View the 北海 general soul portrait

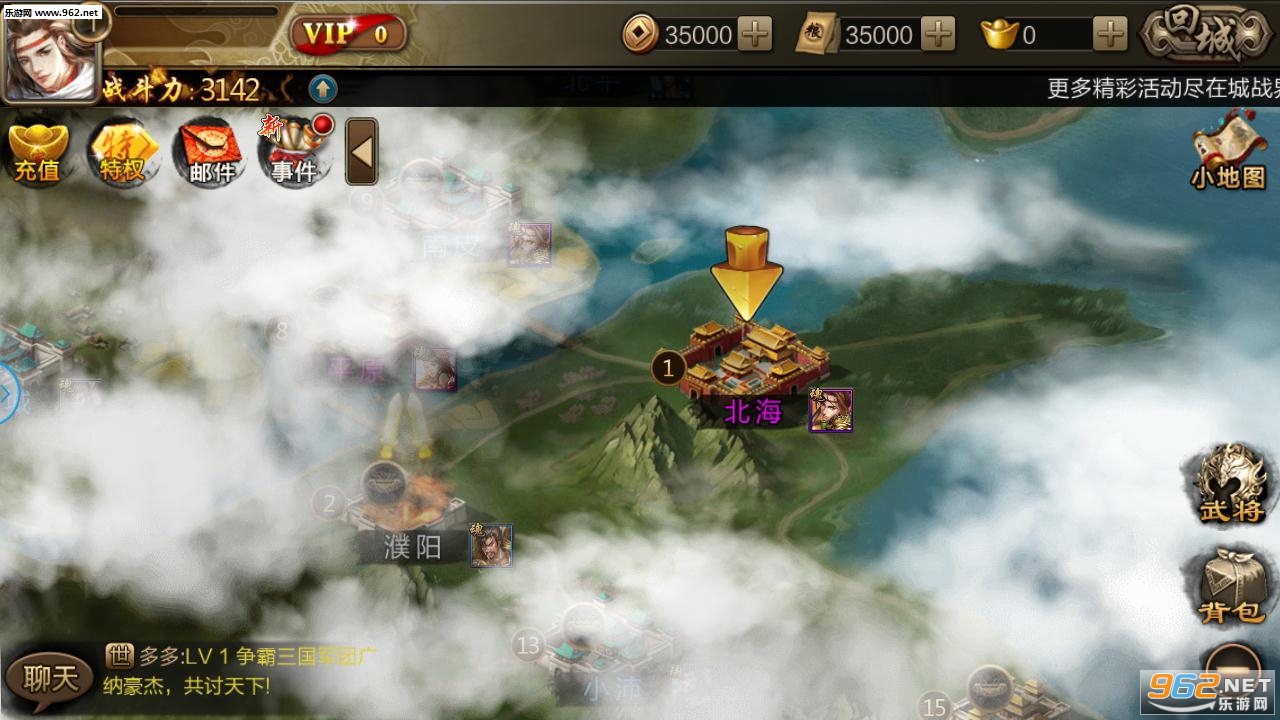(x=830, y=410)
